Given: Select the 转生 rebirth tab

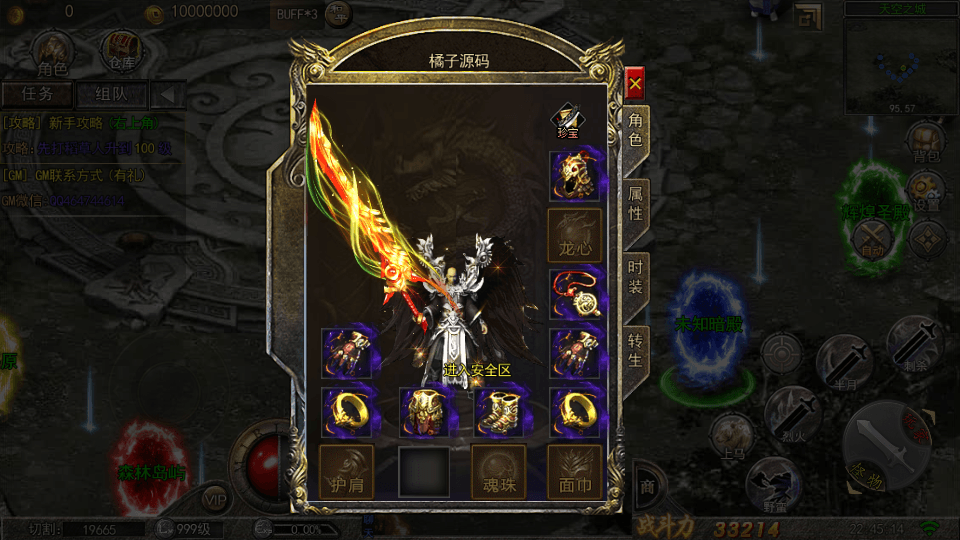Looking at the screenshot, I should [x=636, y=348].
